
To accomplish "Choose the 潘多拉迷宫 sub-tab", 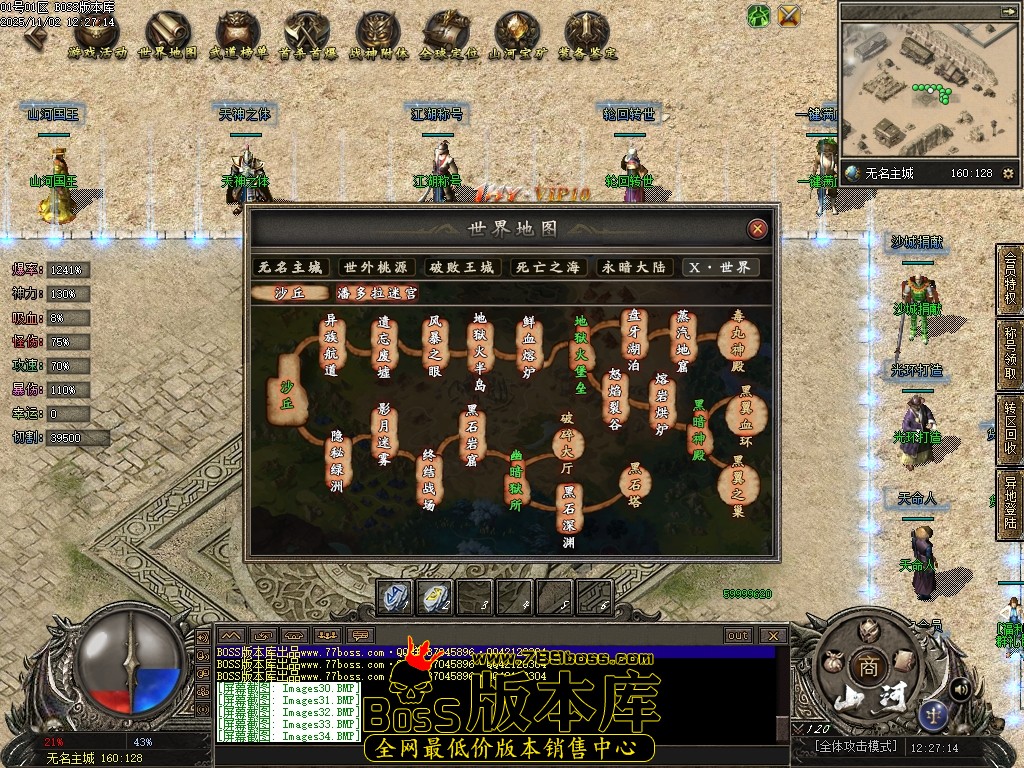I will (x=377, y=294).
